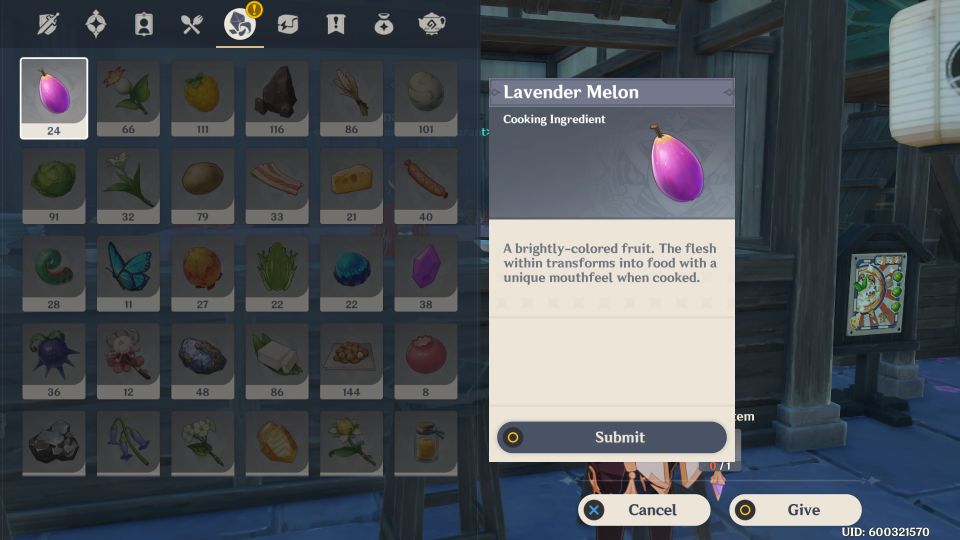Select the bacon slot with 33
960x540 pixels.
click(x=277, y=185)
